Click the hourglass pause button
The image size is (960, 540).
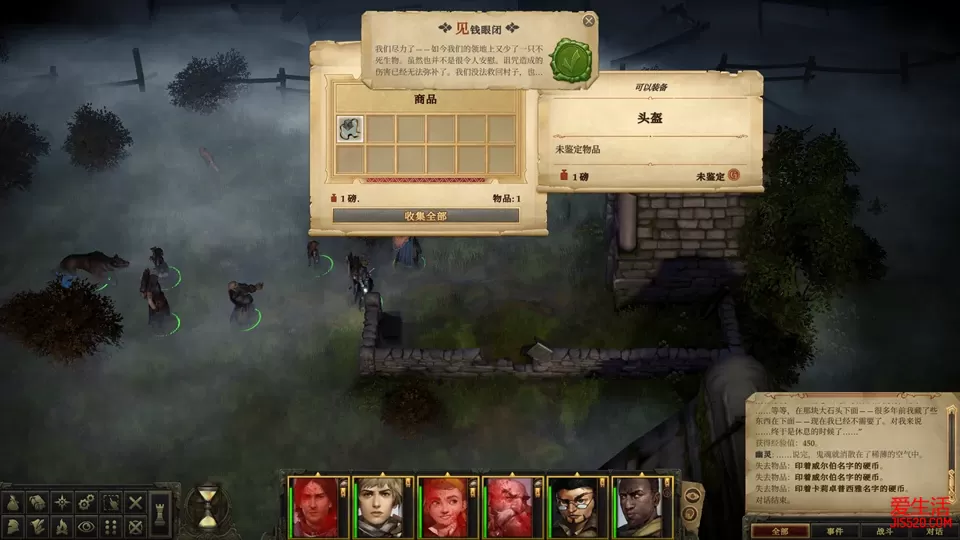(207, 506)
